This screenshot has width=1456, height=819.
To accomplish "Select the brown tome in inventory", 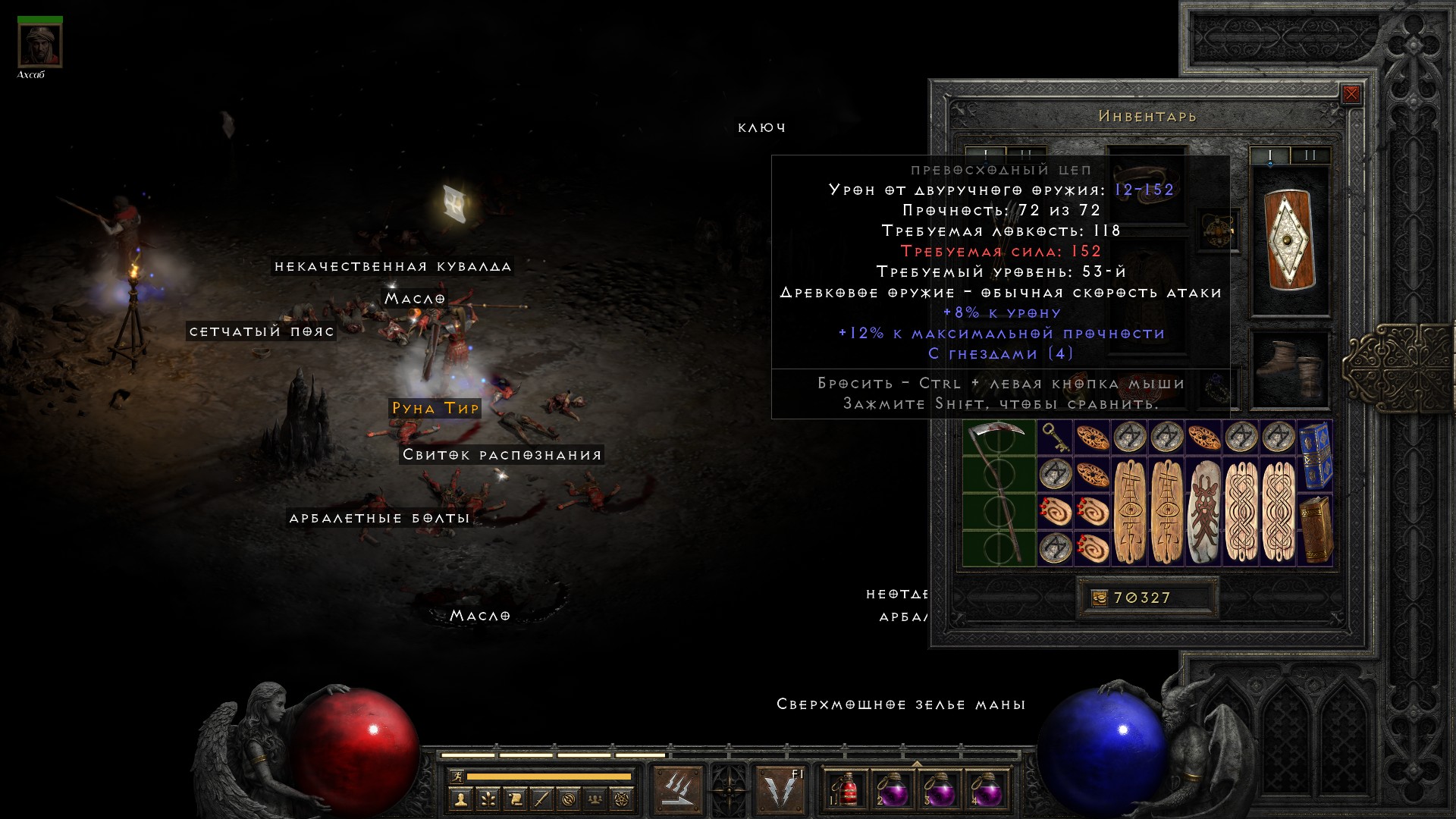I will point(1316,529).
